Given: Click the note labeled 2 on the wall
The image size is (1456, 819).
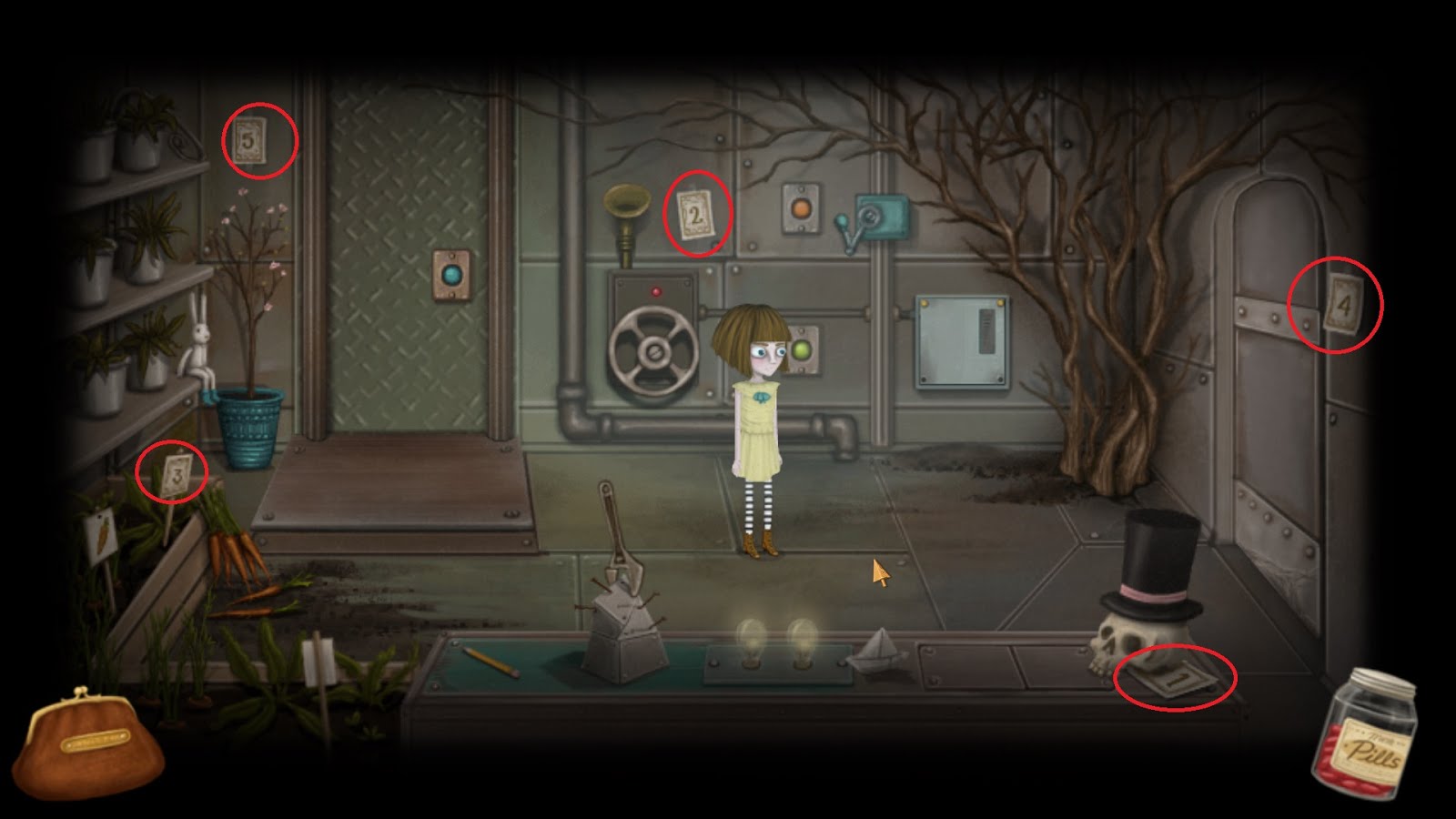Looking at the screenshot, I should [x=696, y=216].
